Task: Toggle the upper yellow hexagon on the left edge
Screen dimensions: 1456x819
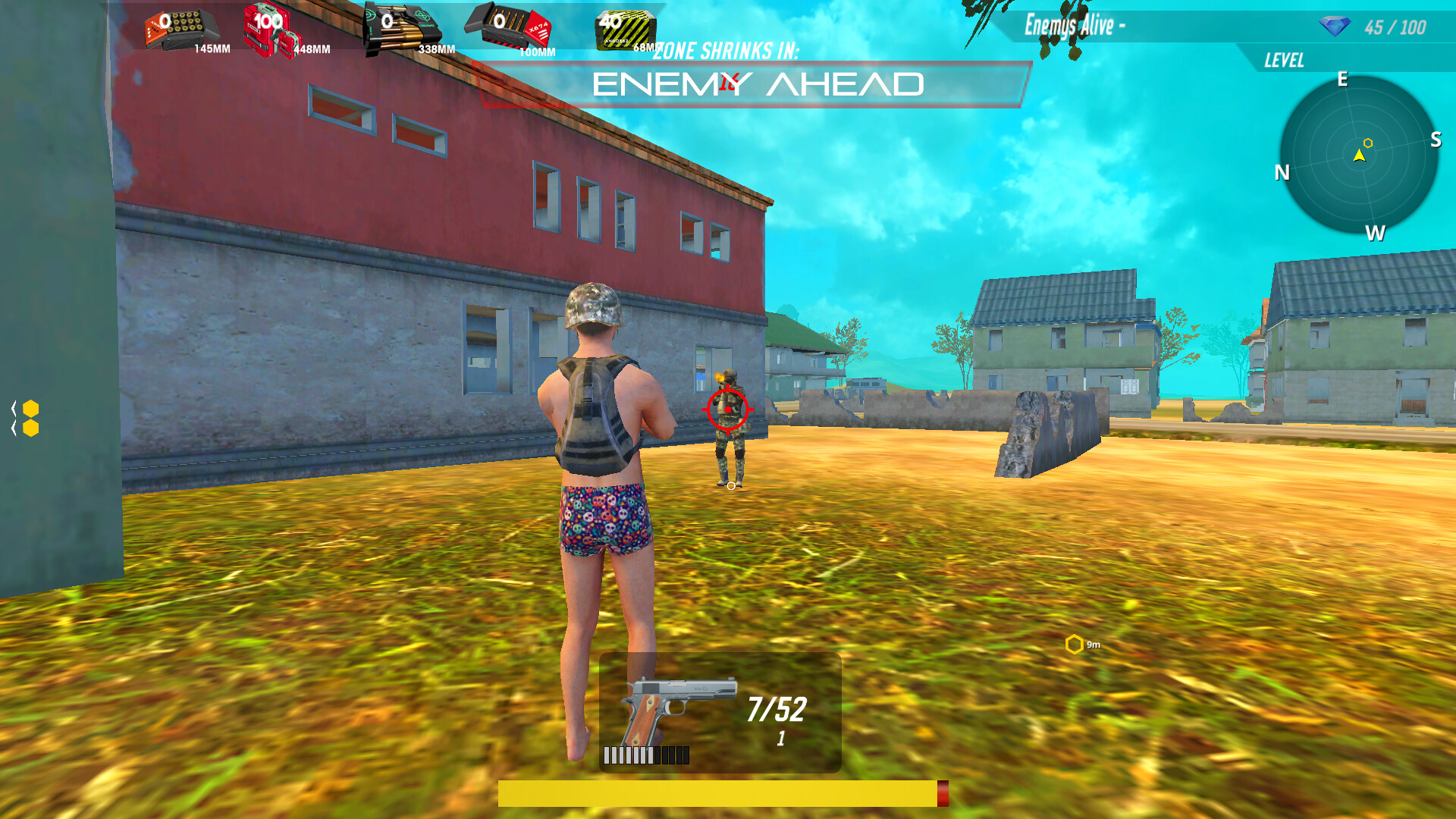Action: (31, 408)
